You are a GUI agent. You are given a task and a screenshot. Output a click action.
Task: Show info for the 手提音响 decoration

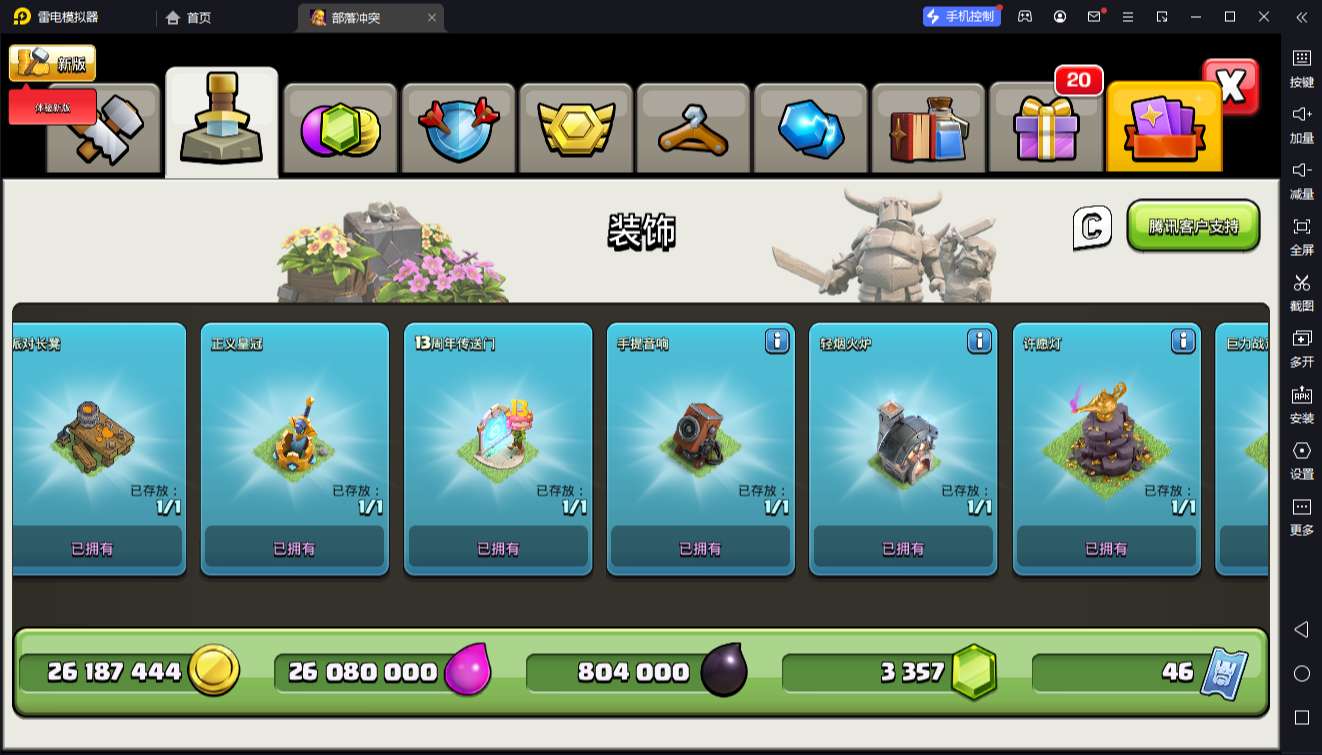[x=777, y=341]
